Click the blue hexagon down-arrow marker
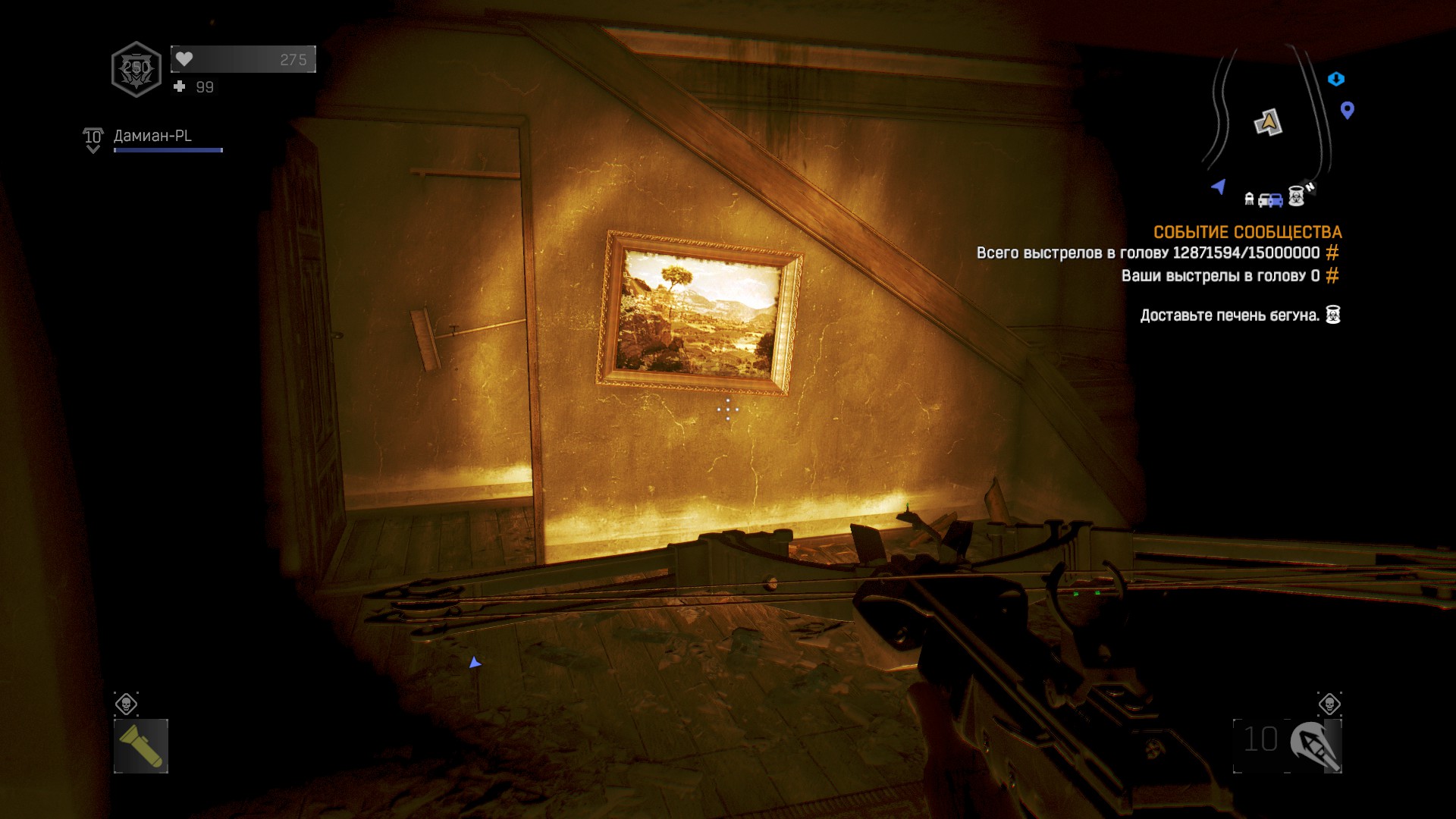Screen dimensions: 1456x819 tap(1336, 79)
